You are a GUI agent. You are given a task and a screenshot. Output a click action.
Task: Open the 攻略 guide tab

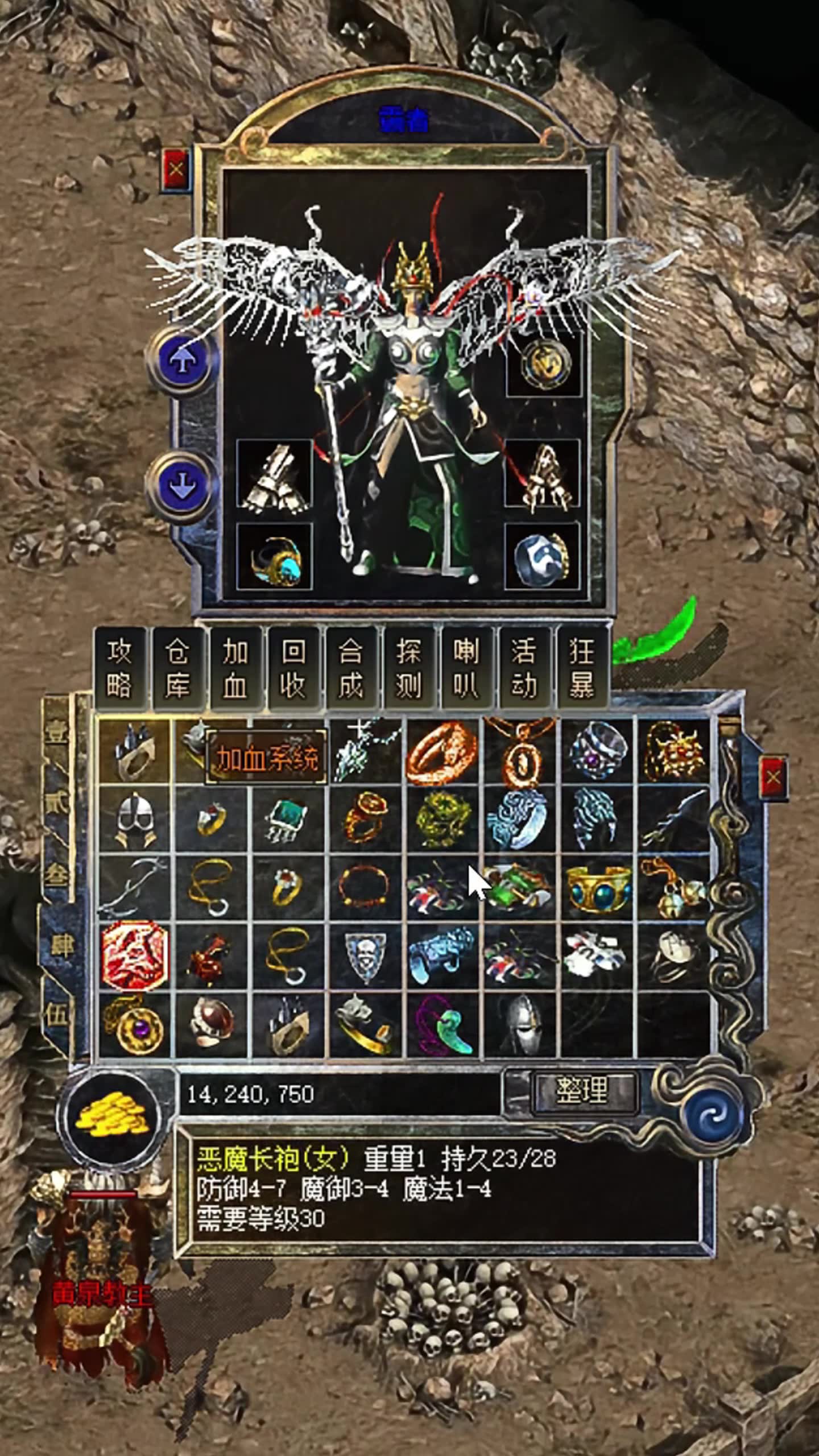[x=120, y=668]
